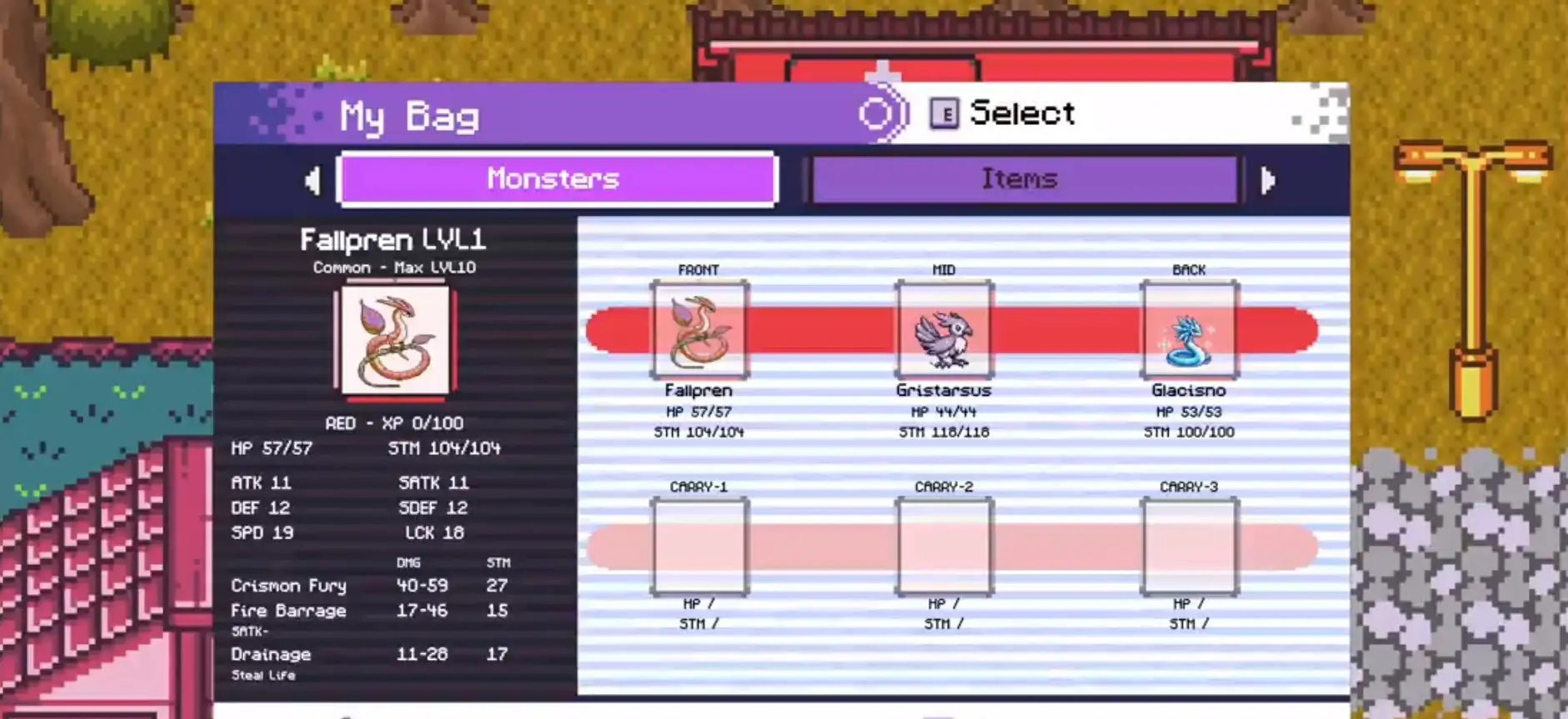Image resolution: width=1568 pixels, height=719 pixels.
Task: Select the empty Carry-3 slot
Action: pyautogui.click(x=1189, y=547)
